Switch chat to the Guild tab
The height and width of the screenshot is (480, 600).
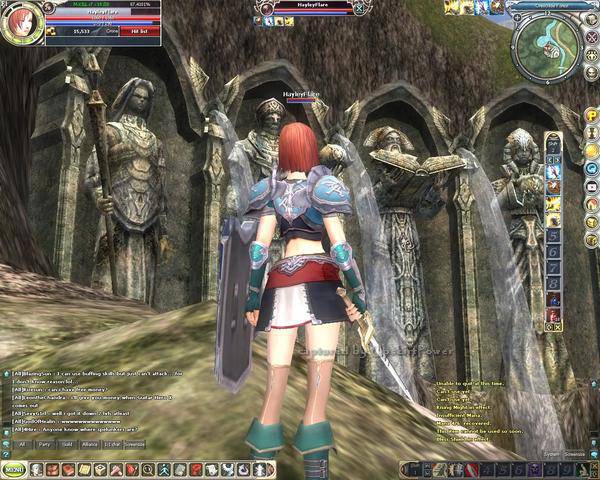tap(68, 442)
